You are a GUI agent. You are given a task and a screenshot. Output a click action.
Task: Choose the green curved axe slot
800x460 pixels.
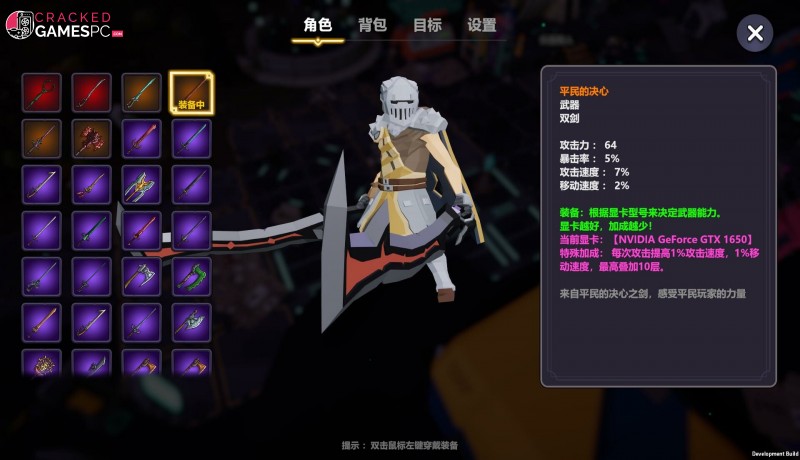[x=191, y=276]
